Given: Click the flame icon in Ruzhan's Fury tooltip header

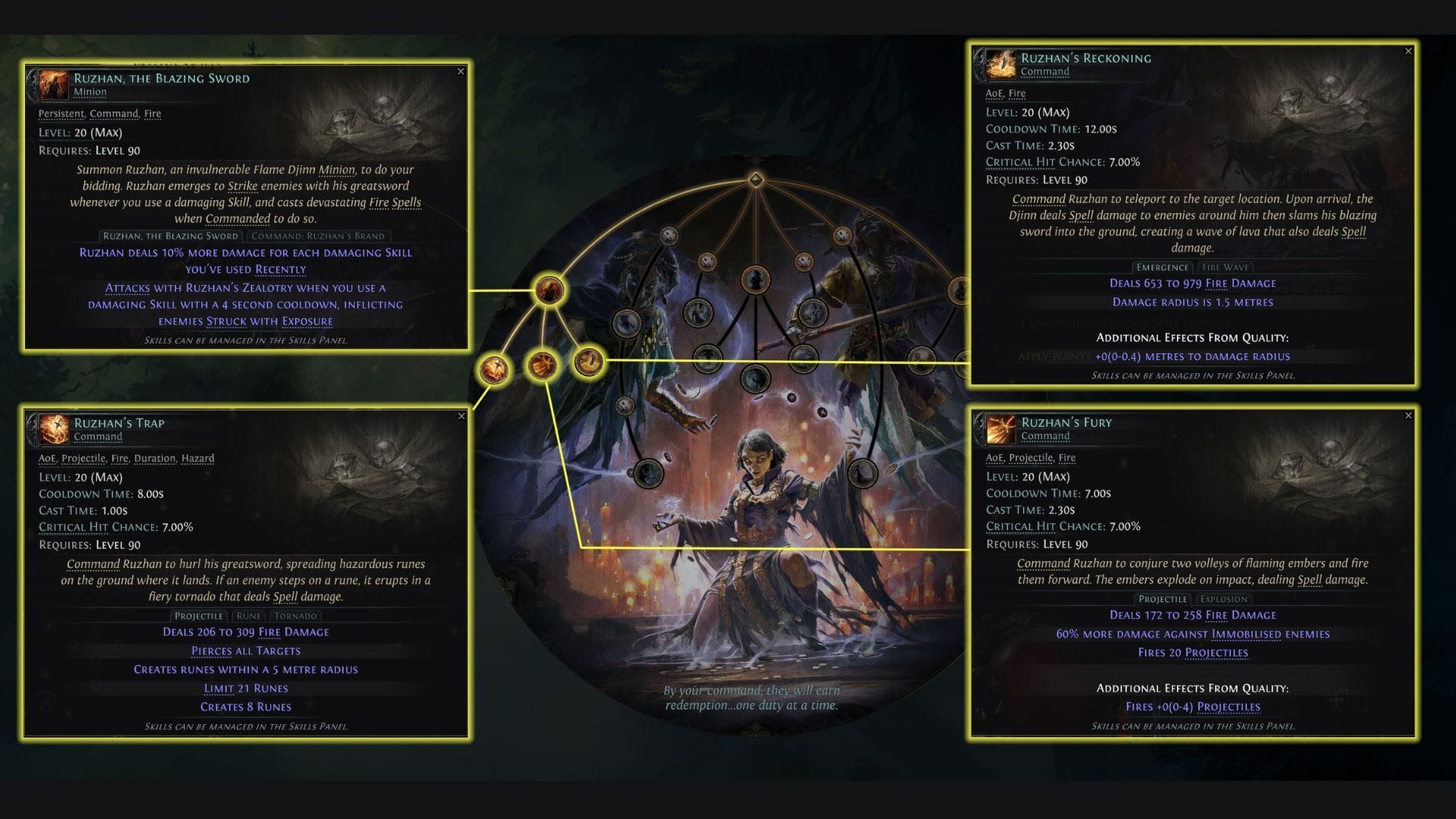Looking at the screenshot, I should [1001, 428].
